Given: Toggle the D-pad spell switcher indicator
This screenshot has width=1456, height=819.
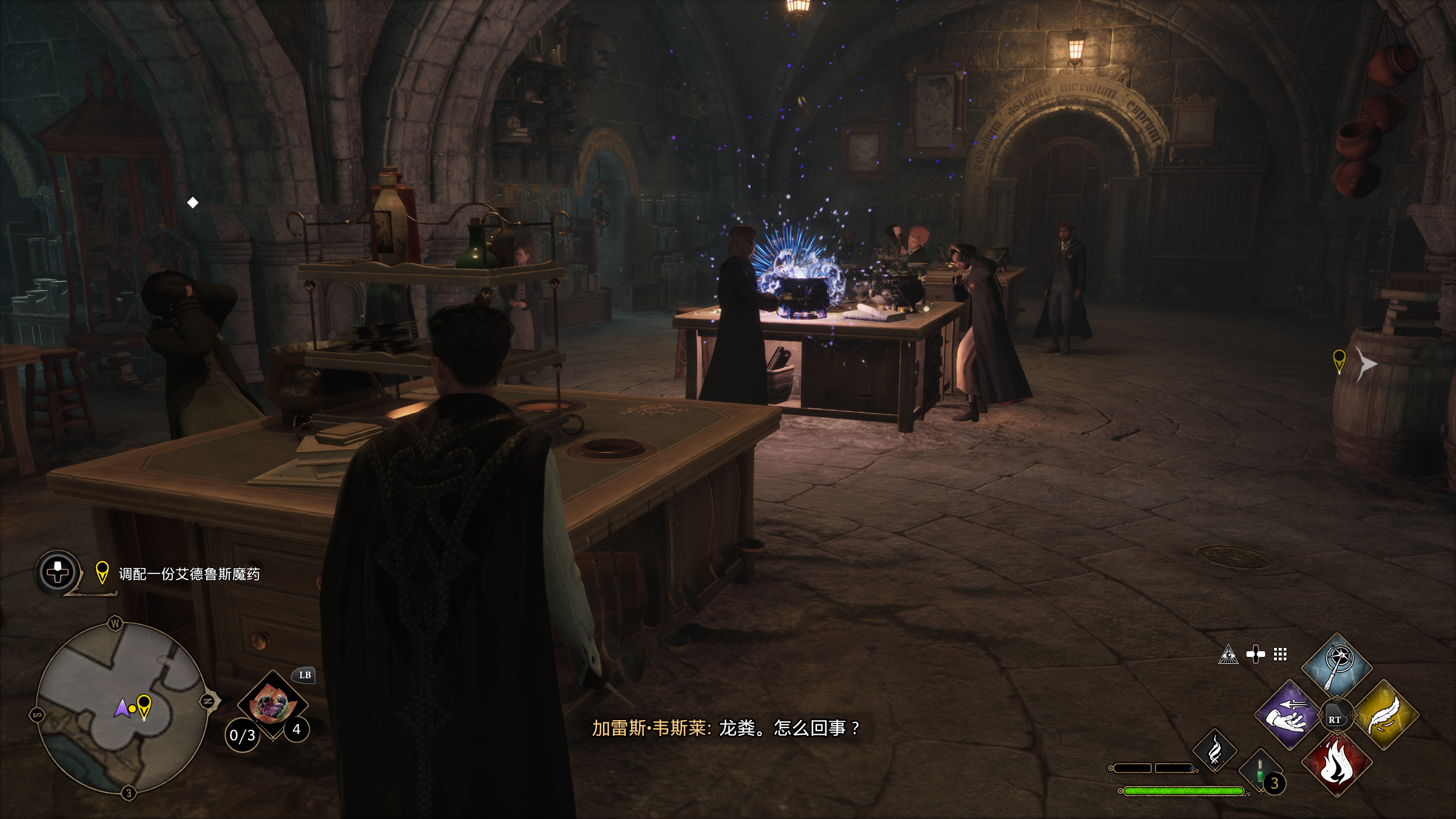Looking at the screenshot, I should pos(1255,655).
